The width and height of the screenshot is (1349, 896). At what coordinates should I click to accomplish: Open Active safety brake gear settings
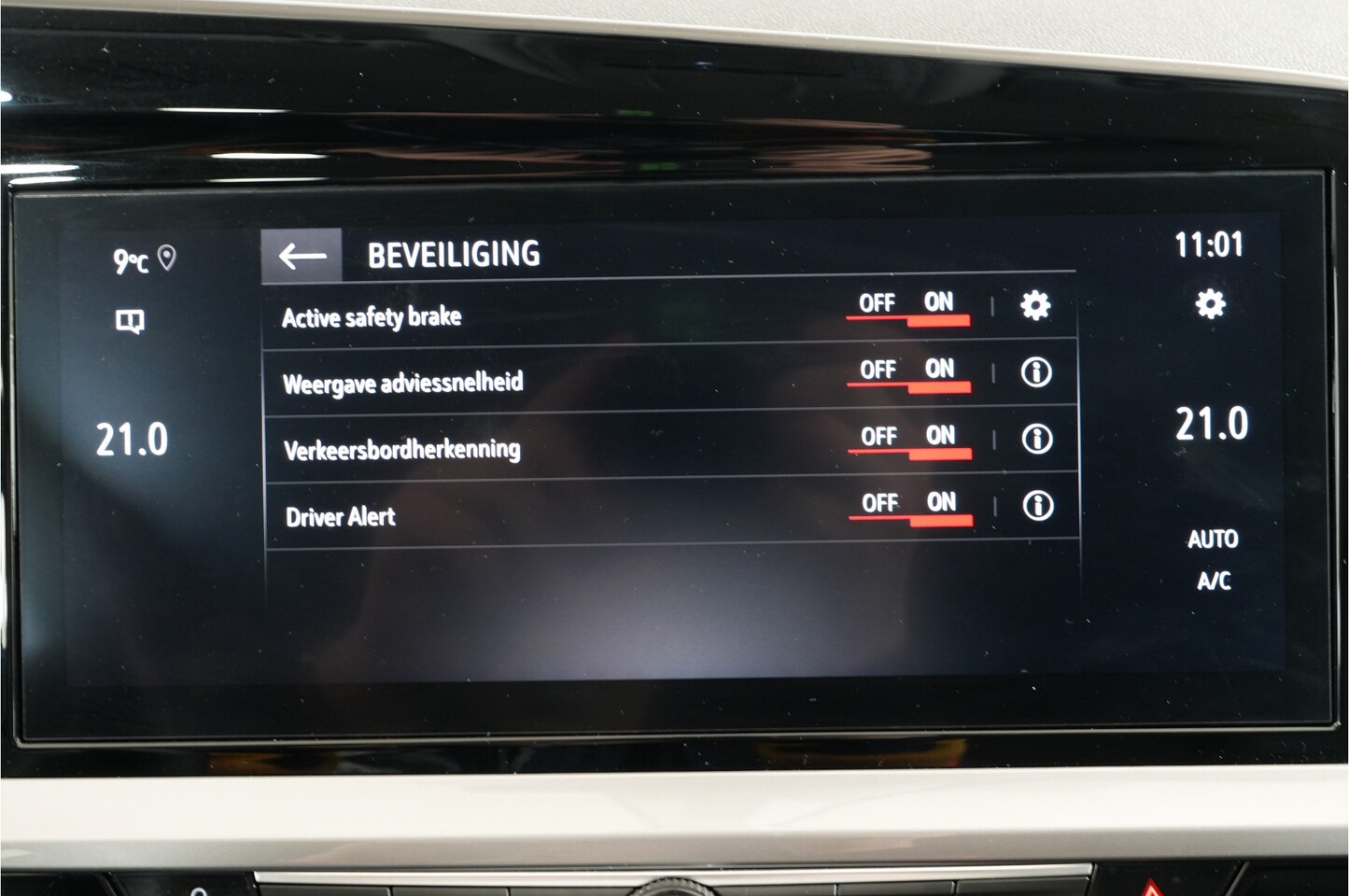1034,305
